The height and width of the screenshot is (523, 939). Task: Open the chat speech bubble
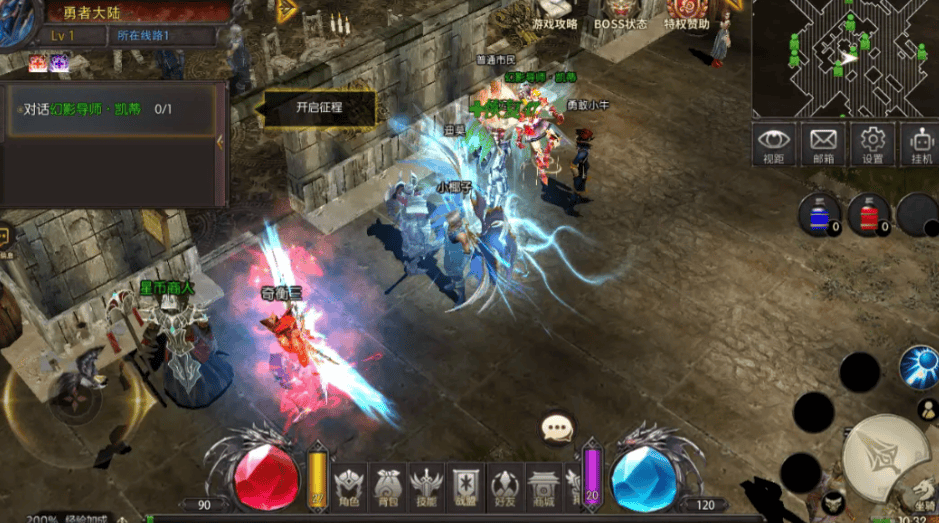pos(557,429)
